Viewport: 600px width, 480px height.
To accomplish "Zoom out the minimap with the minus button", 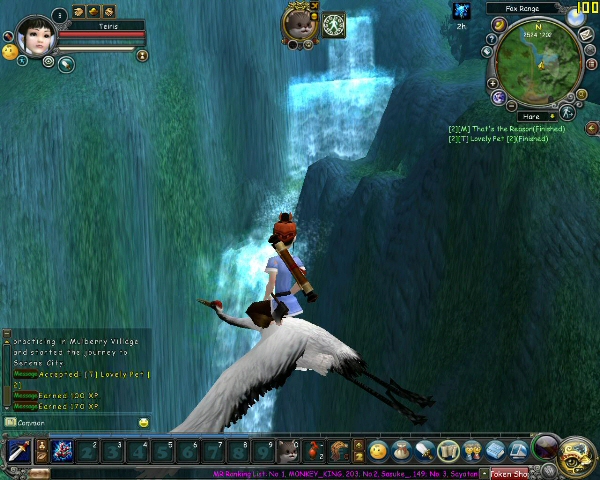I will tap(511, 105).
